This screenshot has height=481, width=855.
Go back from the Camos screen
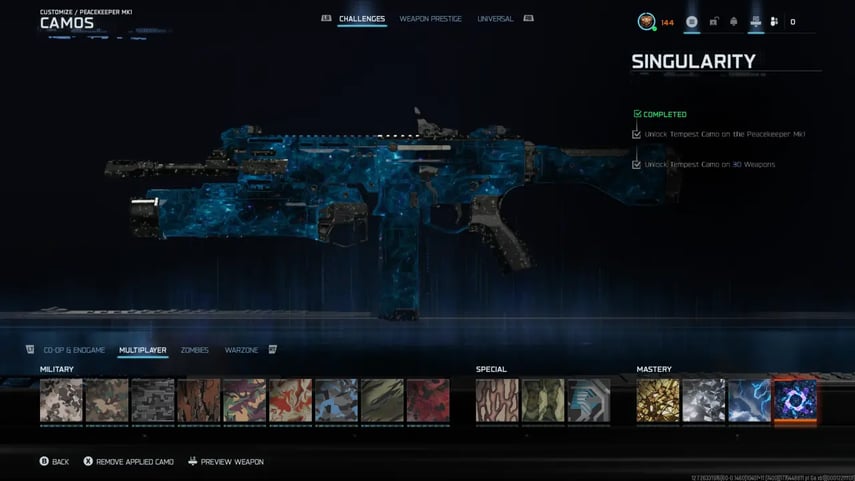tap(54, 462)
